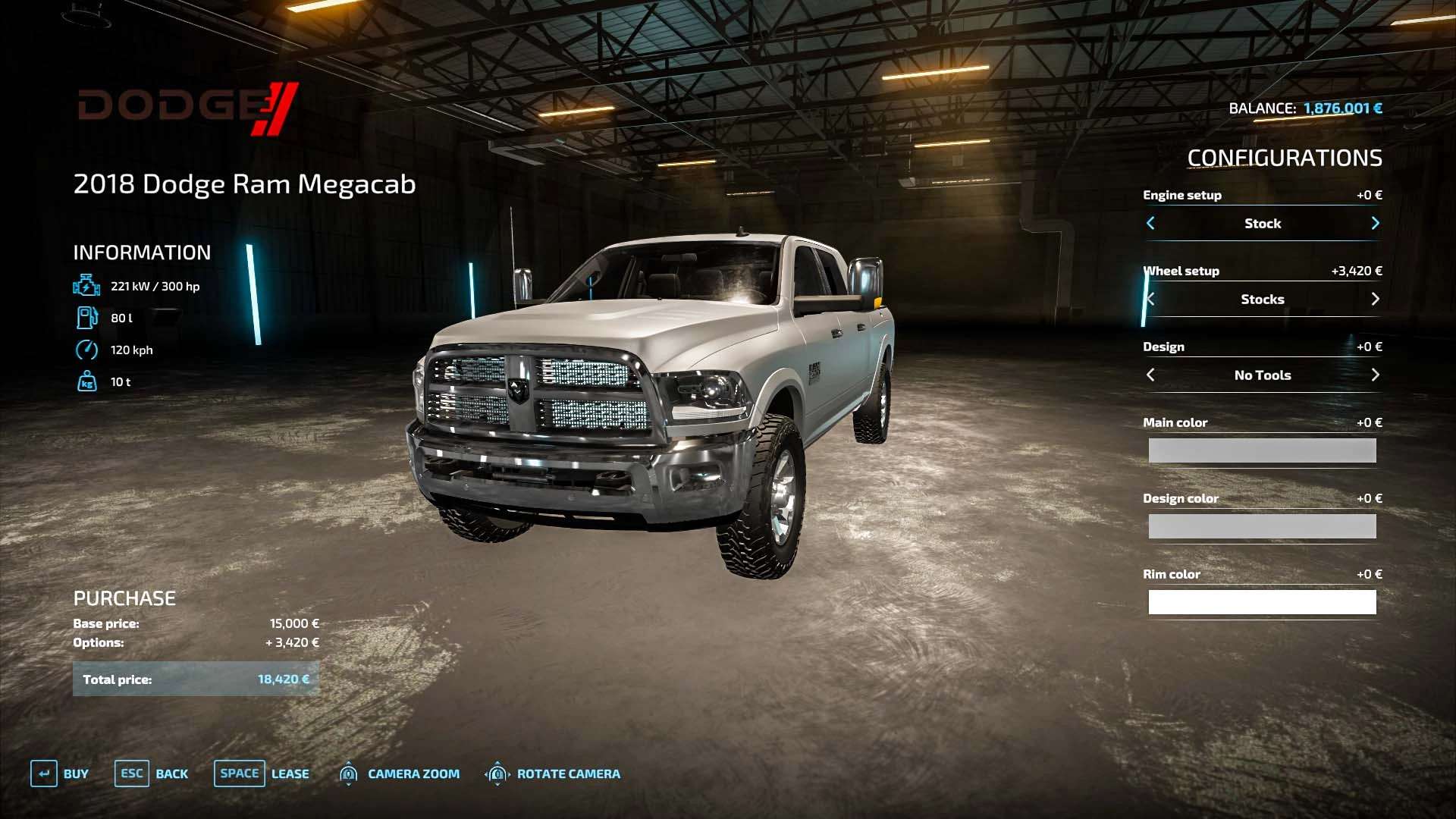Change the Rim color swatch
1456x819 pixels.
(1262, 602)
